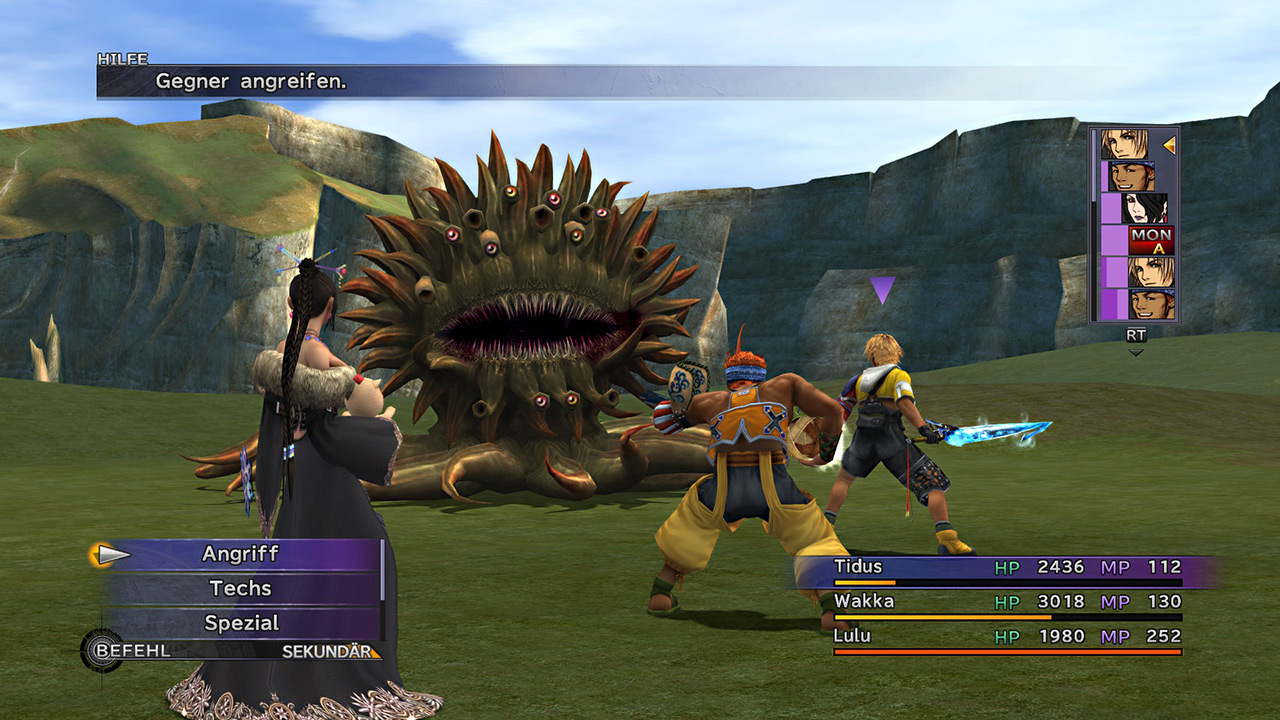Select the Tidus portrait marked by the yellow arrow
This screenshot has height=720, width=1280.
[x=1126, y=145]
